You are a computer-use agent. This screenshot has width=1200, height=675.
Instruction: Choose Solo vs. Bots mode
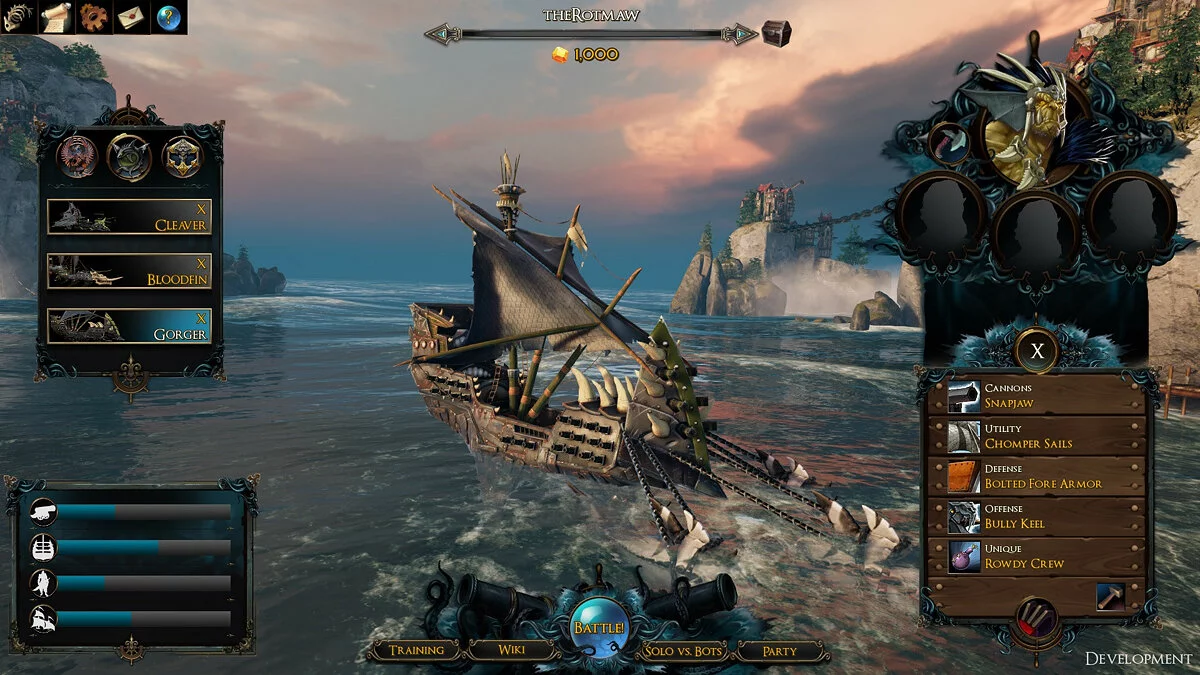pos(684,651)
